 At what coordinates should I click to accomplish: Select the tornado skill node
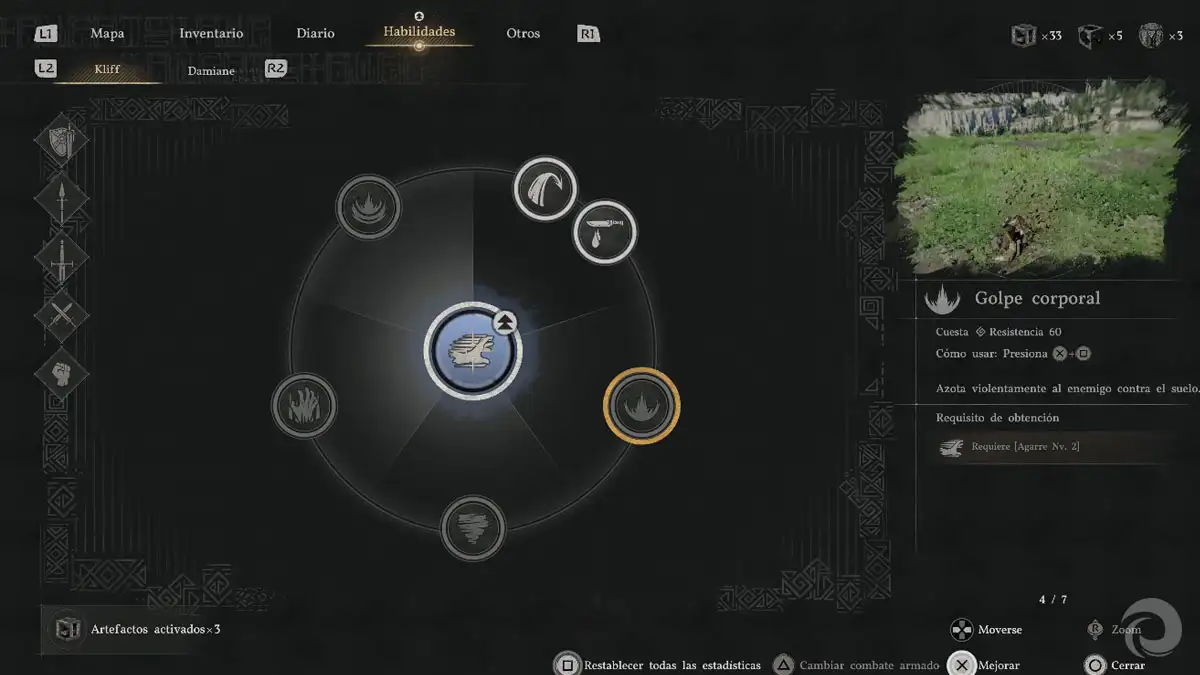[x=473, y=527]
